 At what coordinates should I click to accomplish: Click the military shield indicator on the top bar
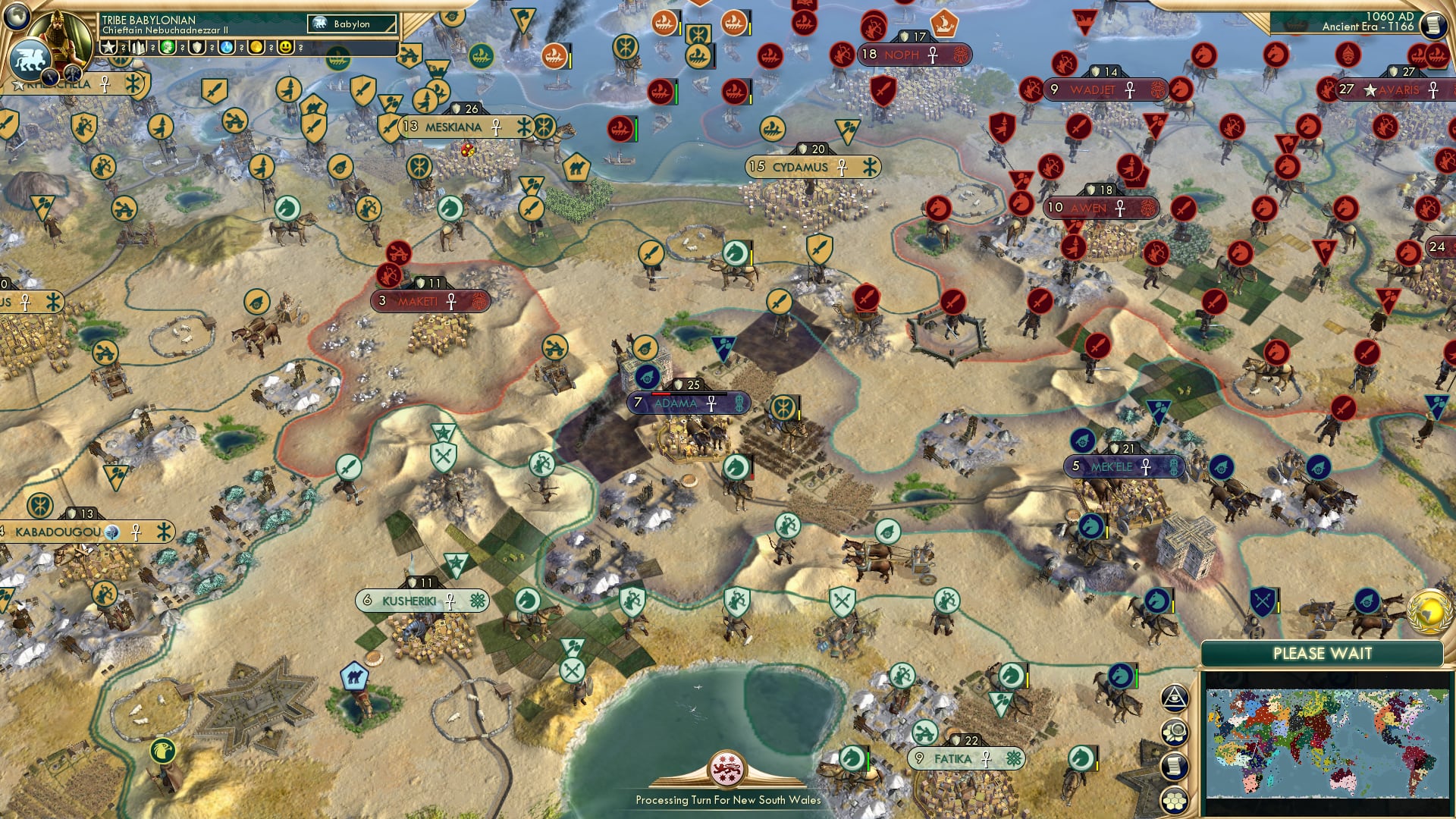pyautogui.click(x=197, y=46)
